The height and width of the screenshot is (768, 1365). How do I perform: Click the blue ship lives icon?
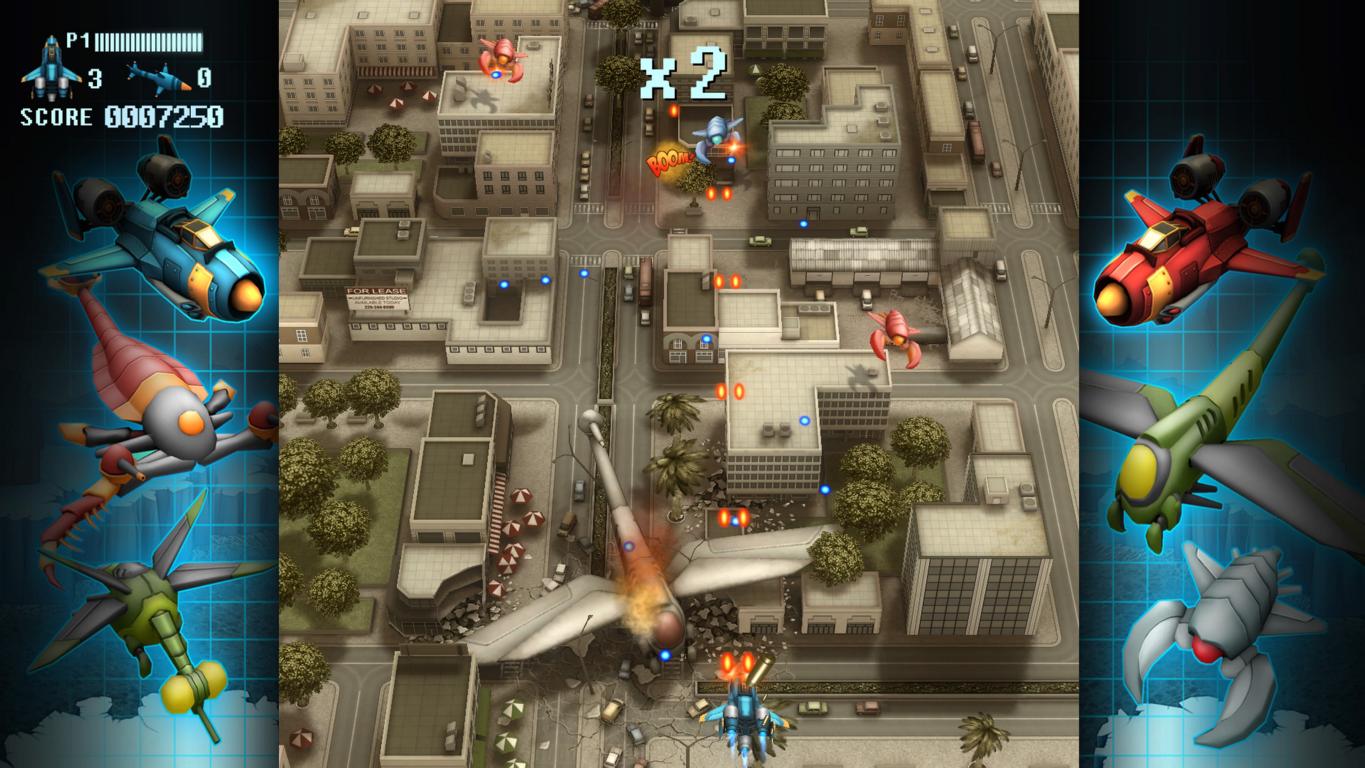(x=49, y=67)
